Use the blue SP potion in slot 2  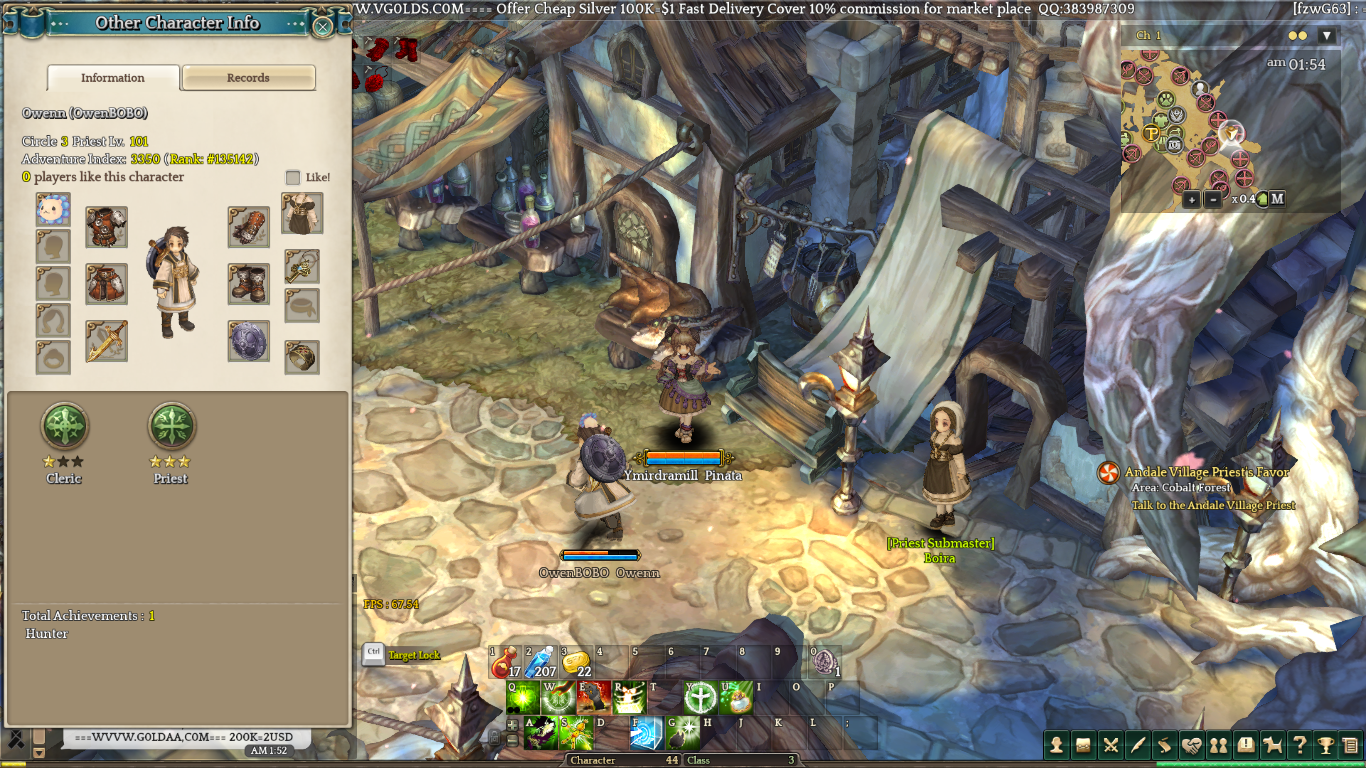[x=540, y=662]
